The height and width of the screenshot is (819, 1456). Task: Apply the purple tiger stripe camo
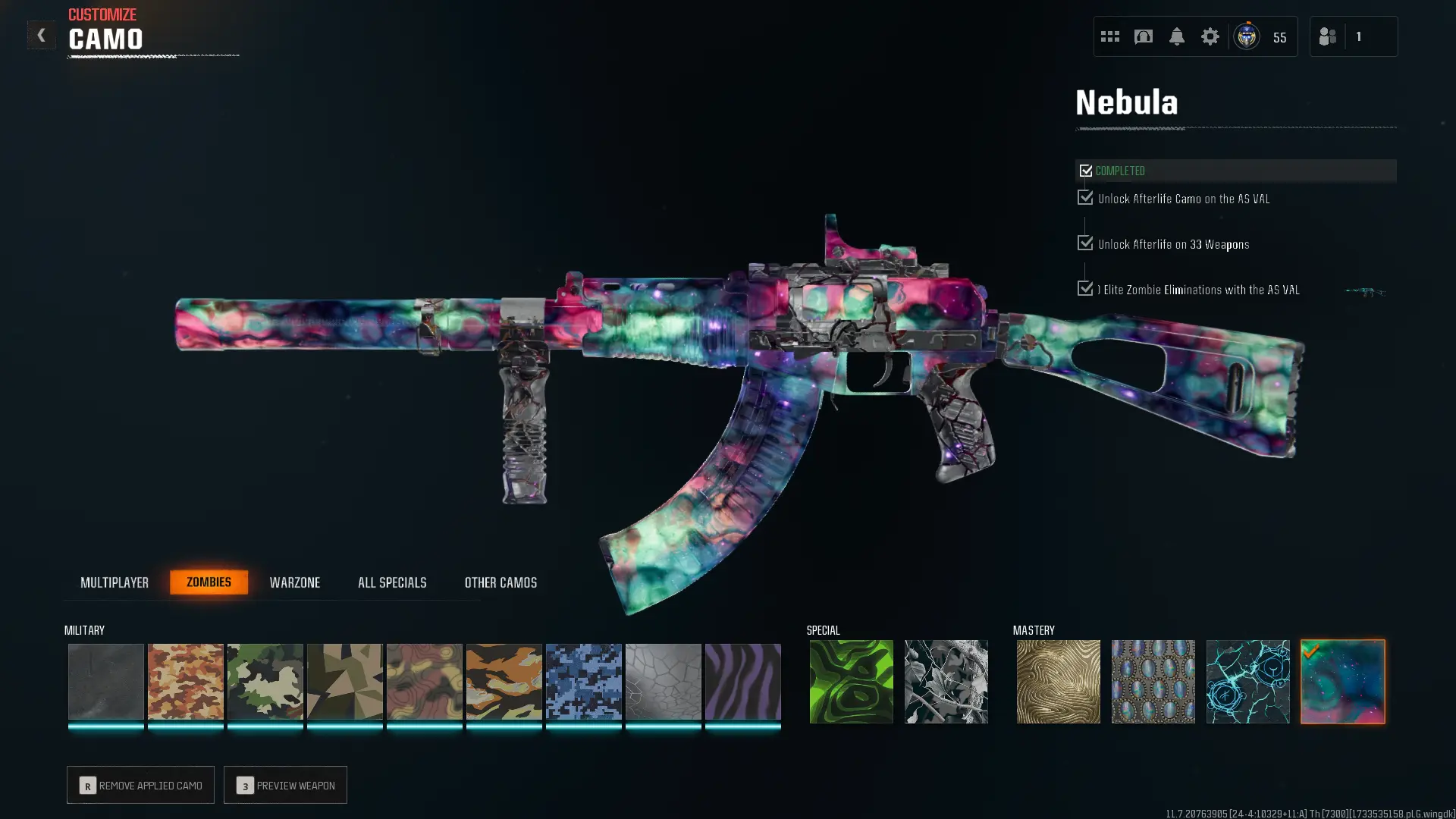743,681
